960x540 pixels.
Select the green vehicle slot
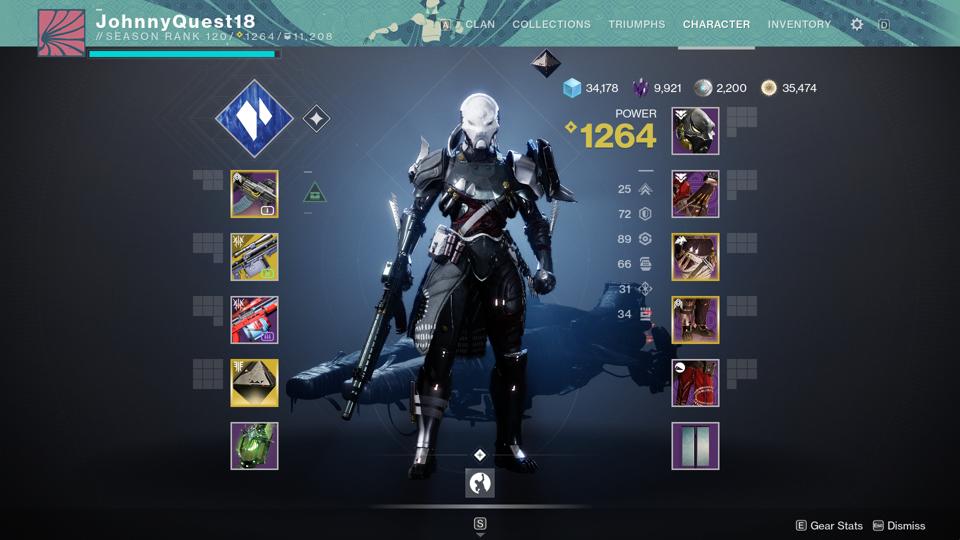click(254, 446)
